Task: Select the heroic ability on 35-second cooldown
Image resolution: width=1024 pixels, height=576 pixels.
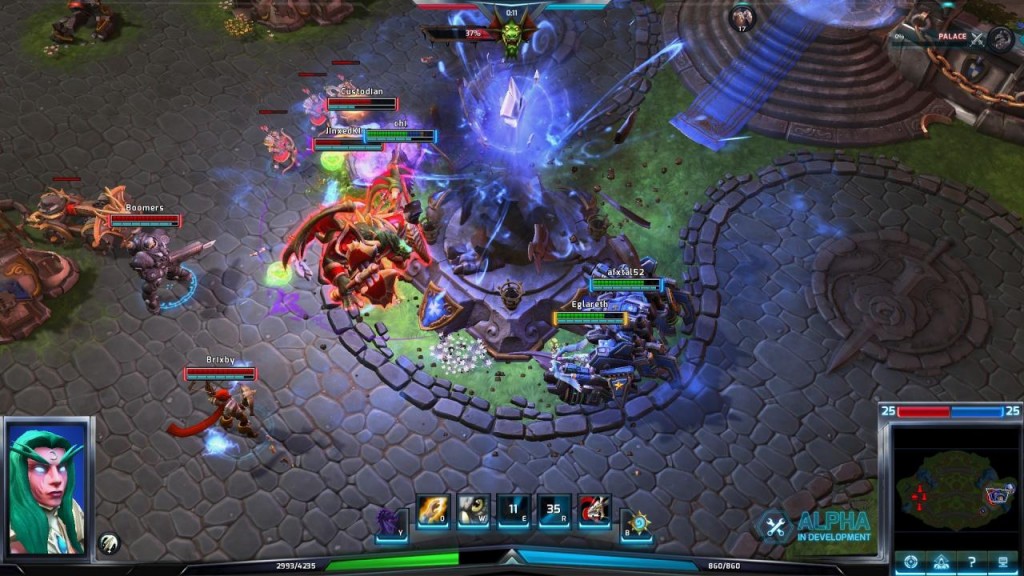Action: pos(555,512)
